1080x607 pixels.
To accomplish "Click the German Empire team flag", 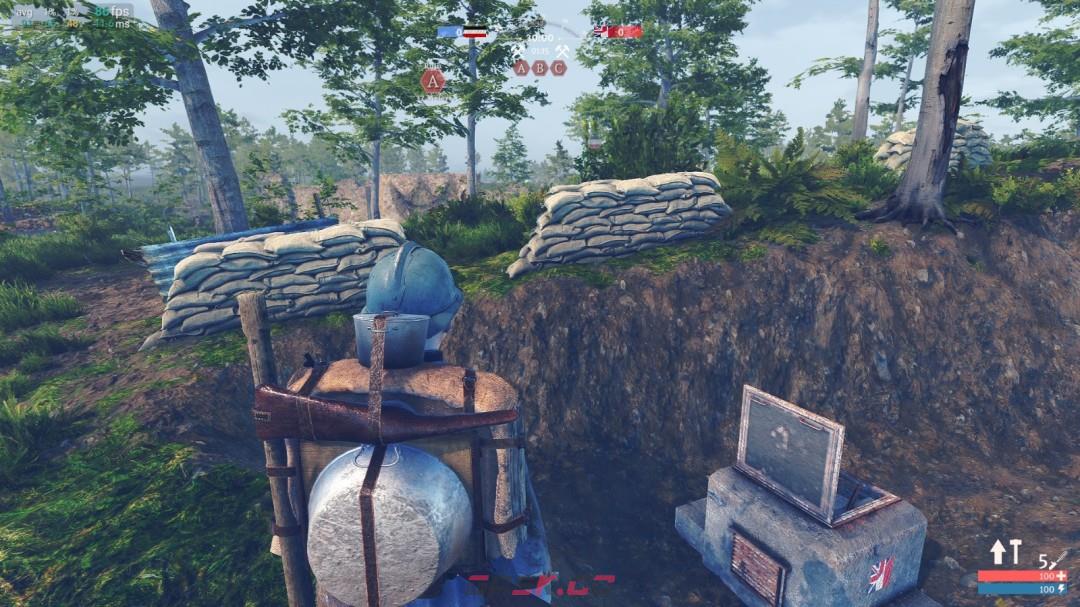I will [476, 32].
